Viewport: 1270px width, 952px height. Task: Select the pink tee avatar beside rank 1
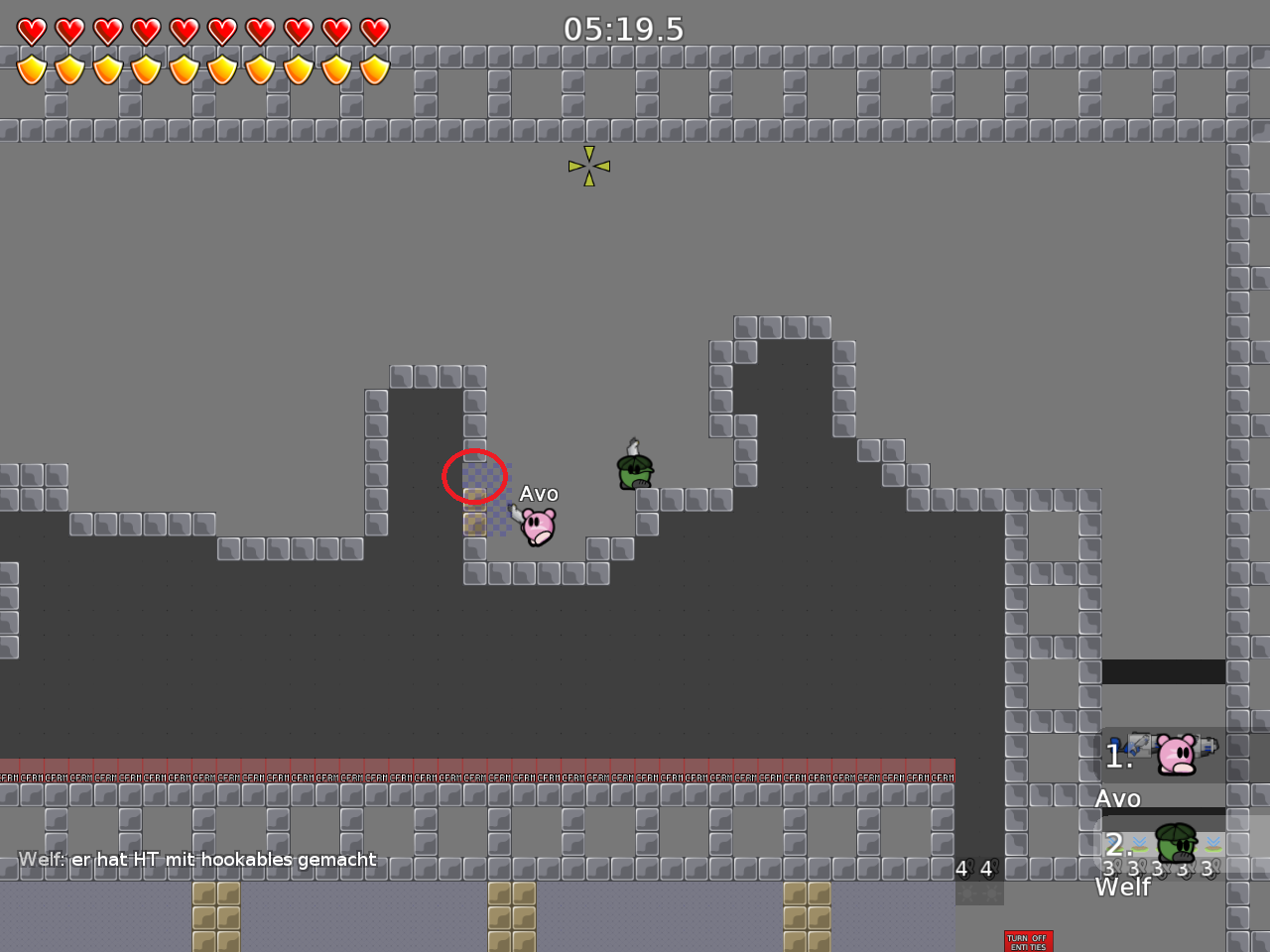click(x=1177, y=754)
